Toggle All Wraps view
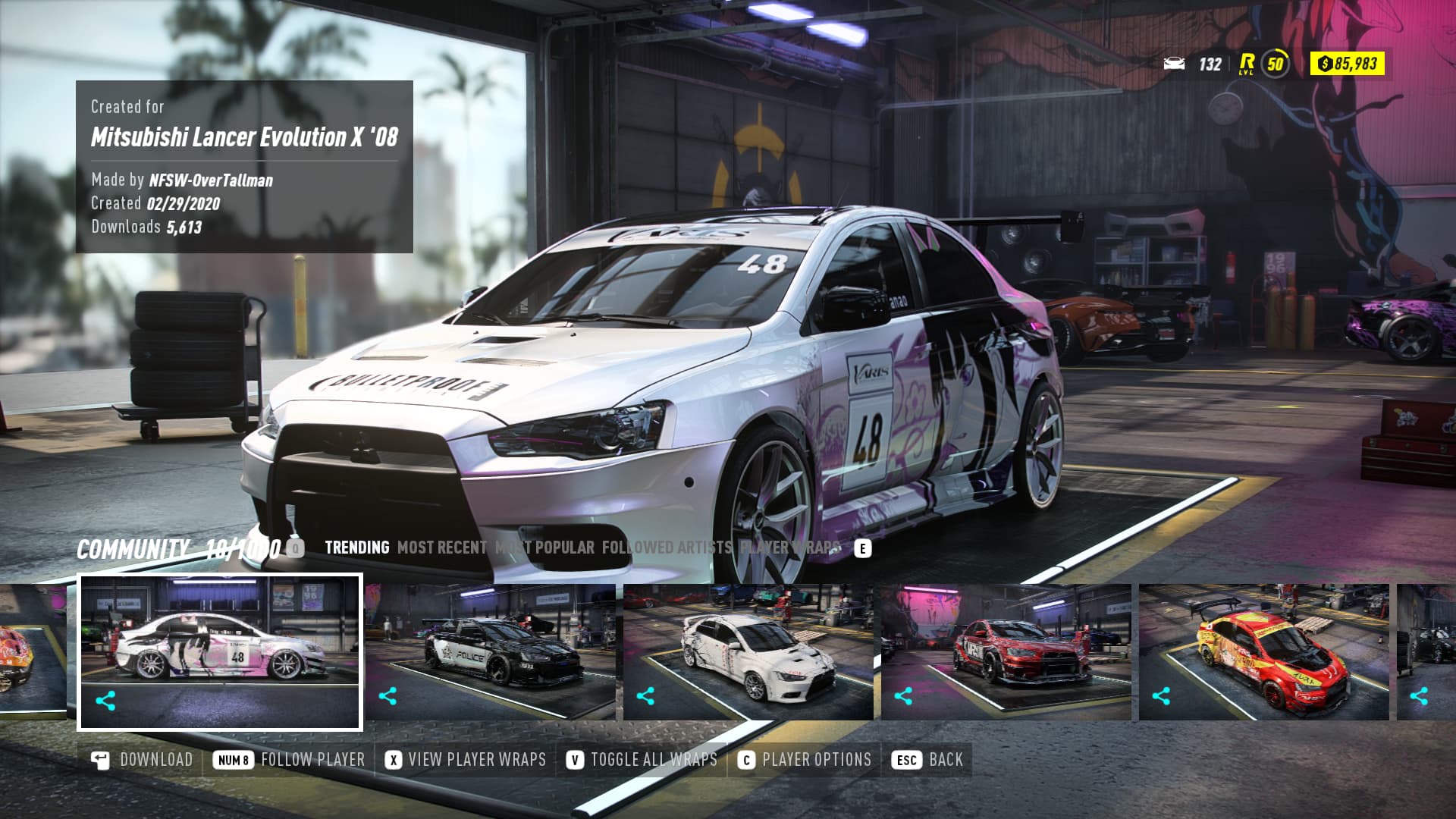 tap(642, 760)
